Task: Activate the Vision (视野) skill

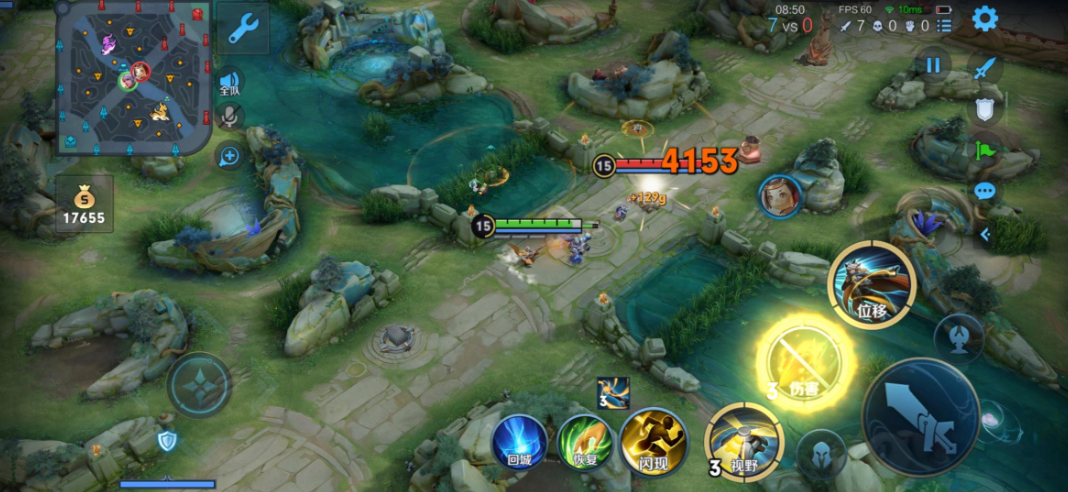Action: 745,441
